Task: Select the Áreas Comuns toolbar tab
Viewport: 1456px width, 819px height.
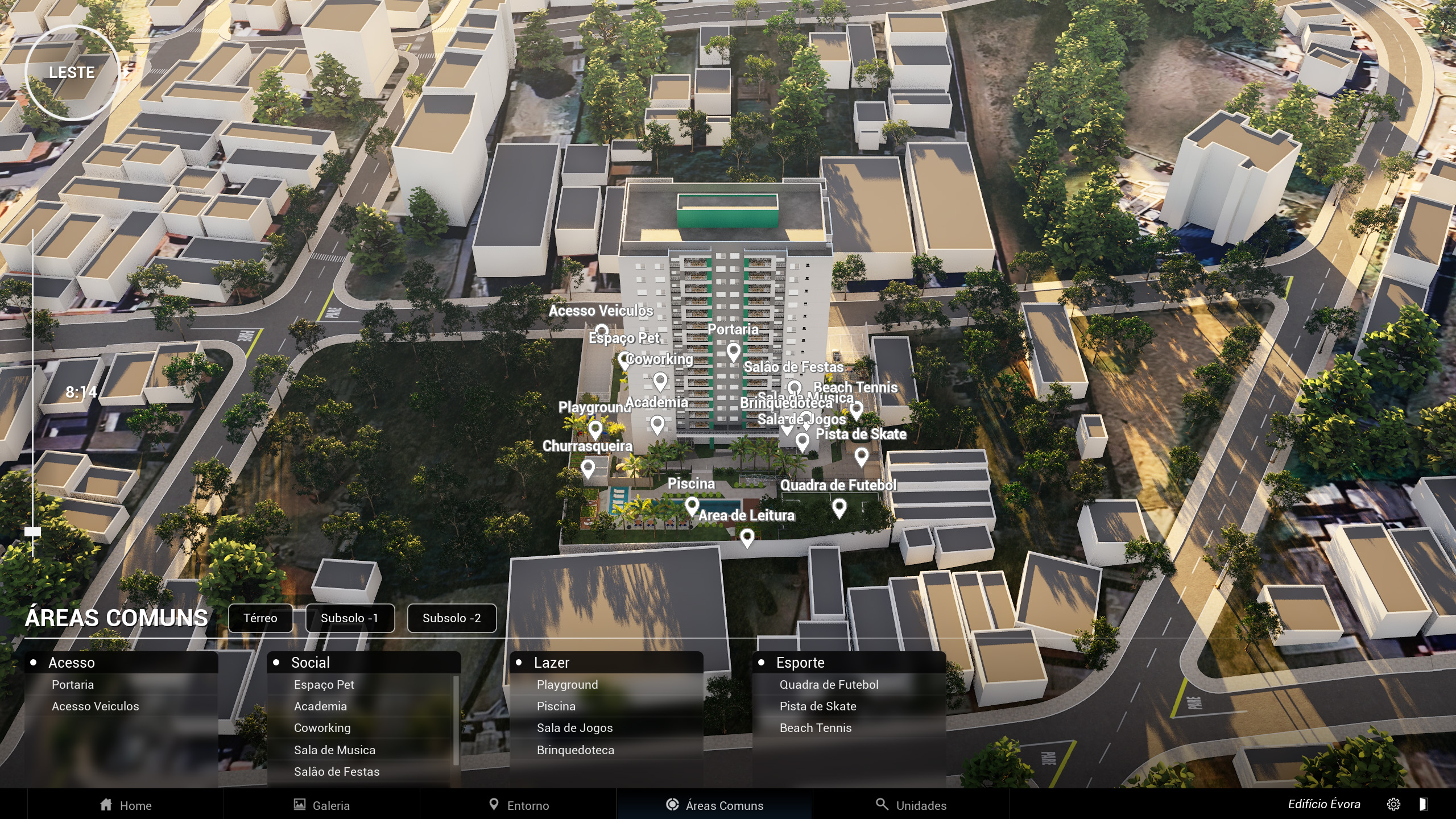Action: (x=714, y=805)
